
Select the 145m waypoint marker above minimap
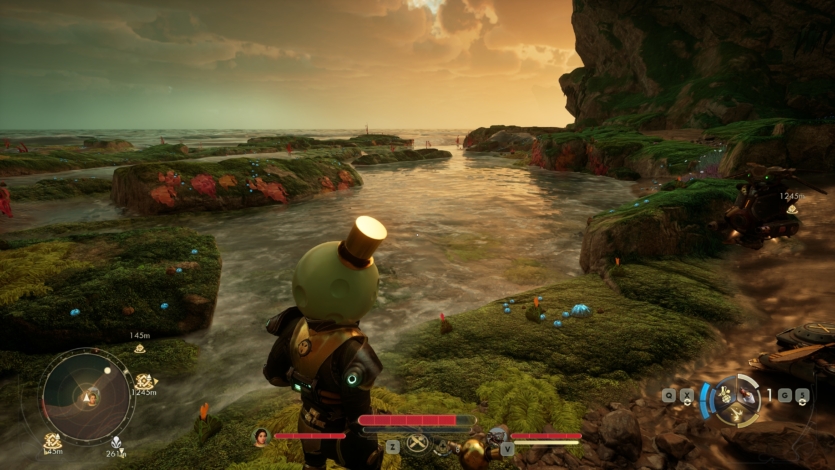[139, 346]
